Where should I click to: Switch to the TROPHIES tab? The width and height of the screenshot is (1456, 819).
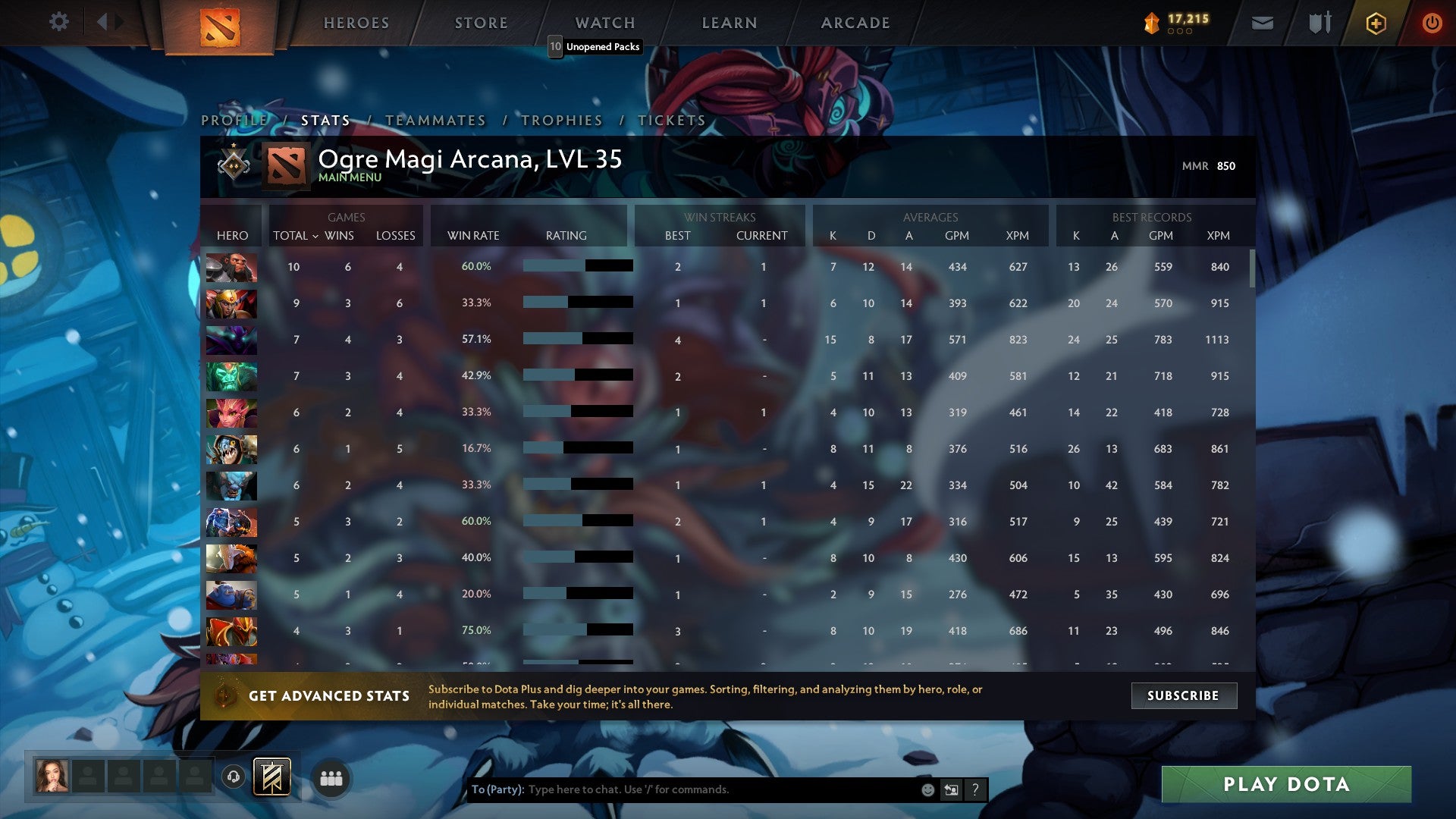pos(560,120)
